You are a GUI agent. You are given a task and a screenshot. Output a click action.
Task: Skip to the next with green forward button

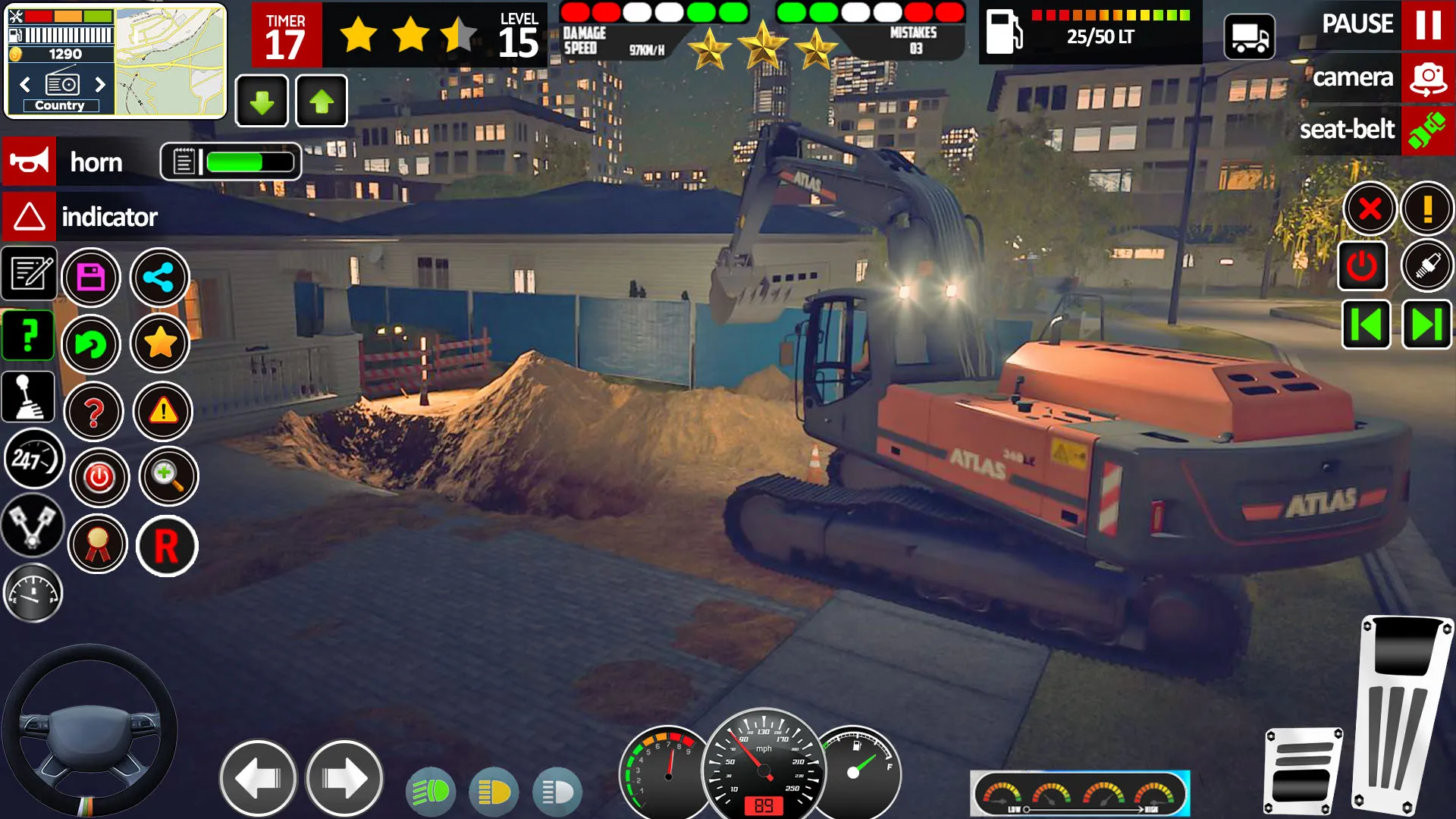[x=1426, y=325]
